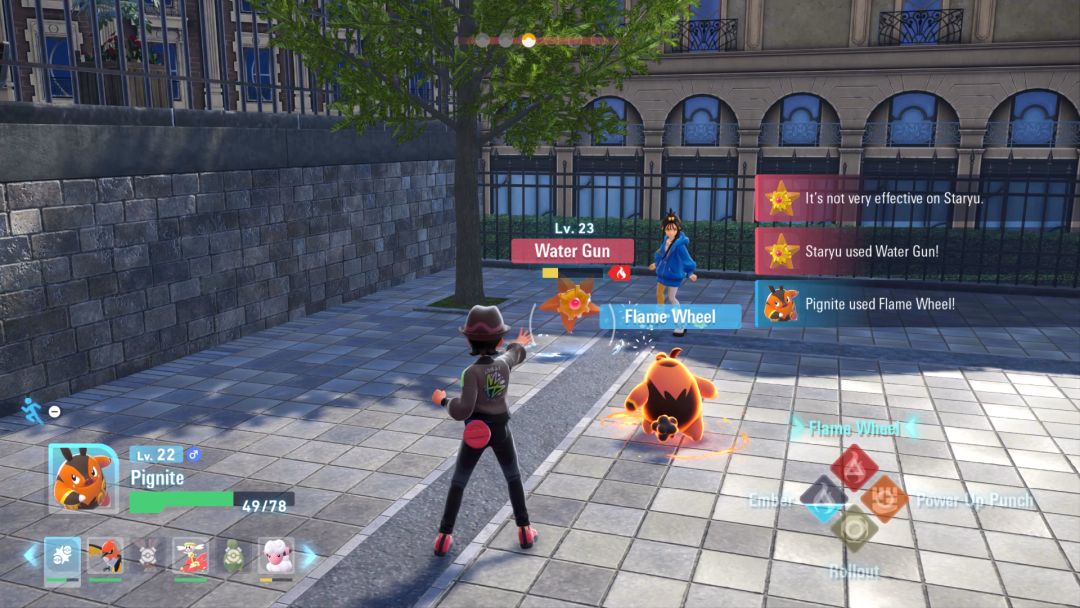Pick the Flaaffy party slot

(x=276, y=556)
